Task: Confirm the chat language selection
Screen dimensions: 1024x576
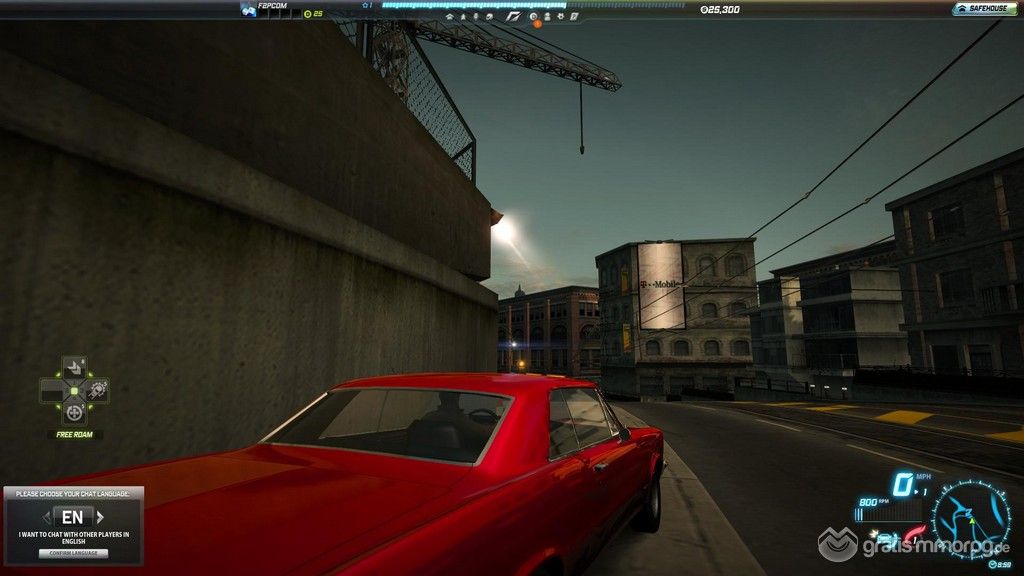Action: click(x=73, y=553)
